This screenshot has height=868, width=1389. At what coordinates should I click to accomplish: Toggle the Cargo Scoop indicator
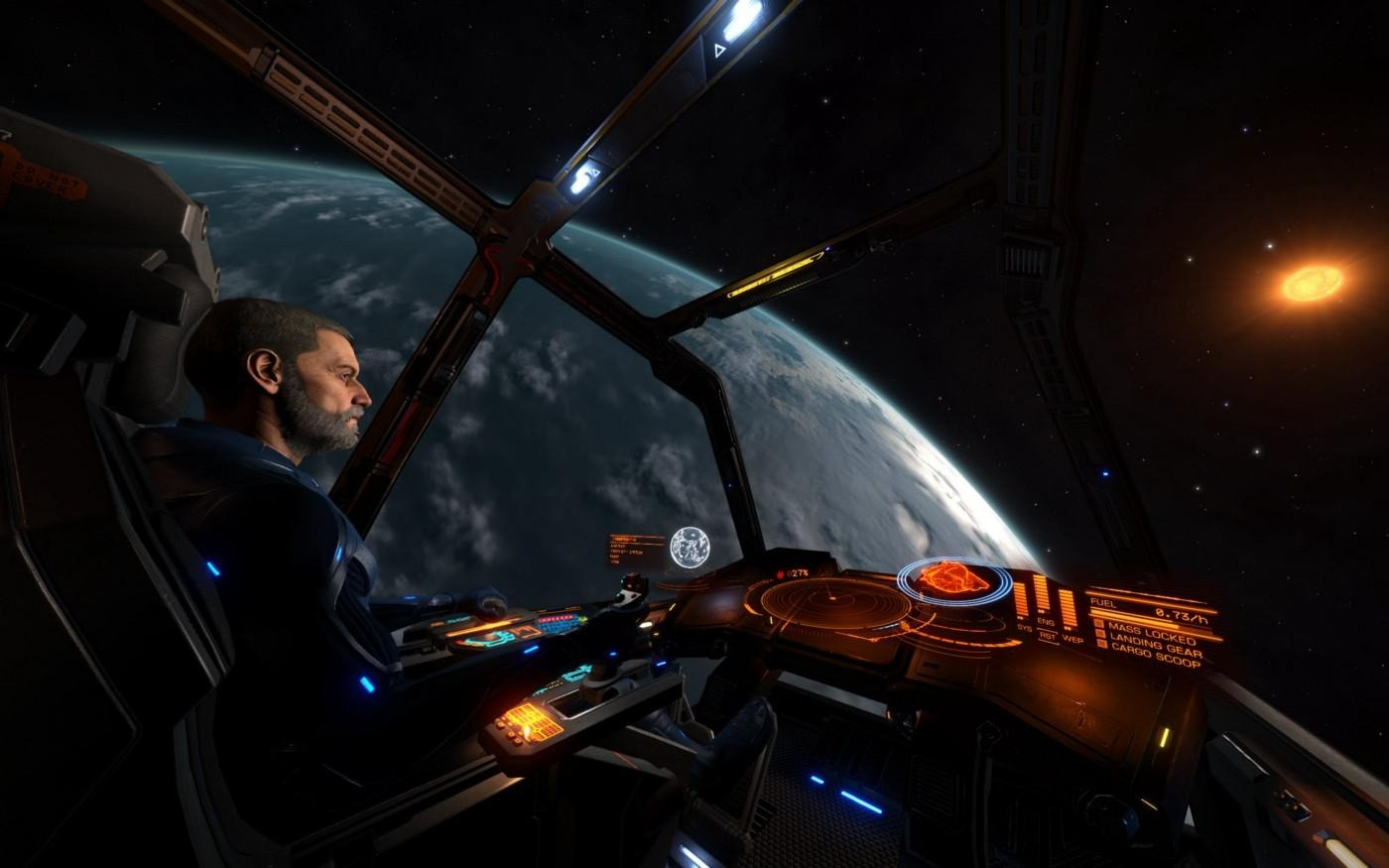(1155, 655)
